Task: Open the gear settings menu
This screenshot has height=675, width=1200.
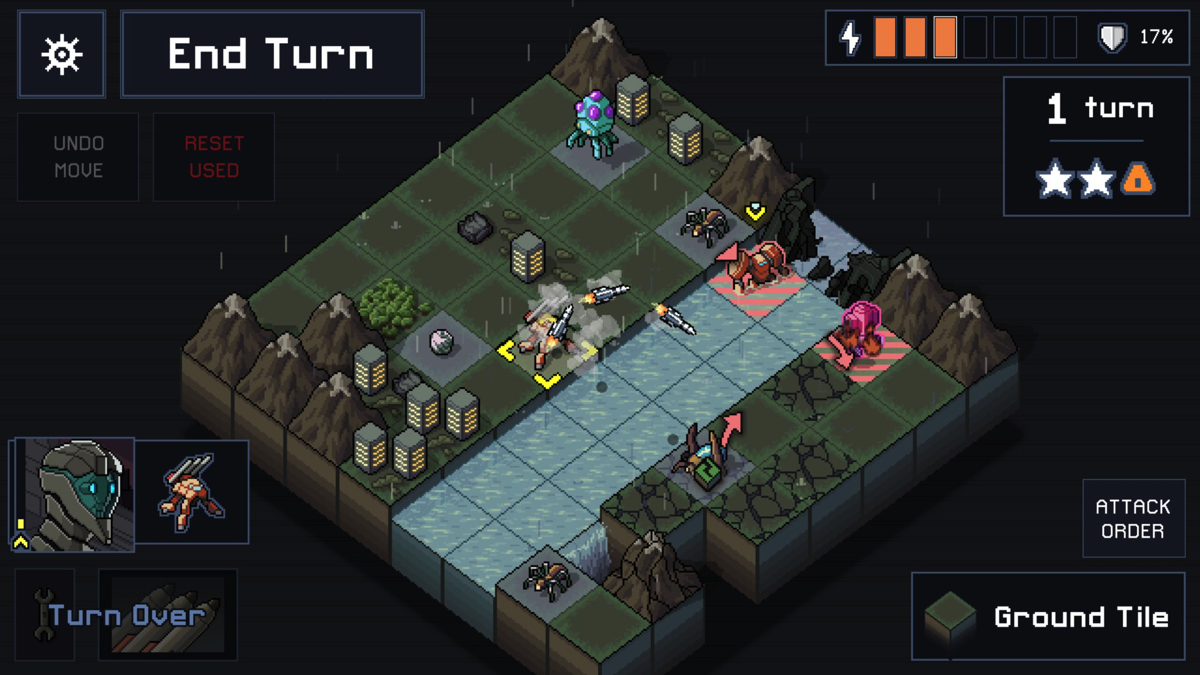Action: pos(61,54)
